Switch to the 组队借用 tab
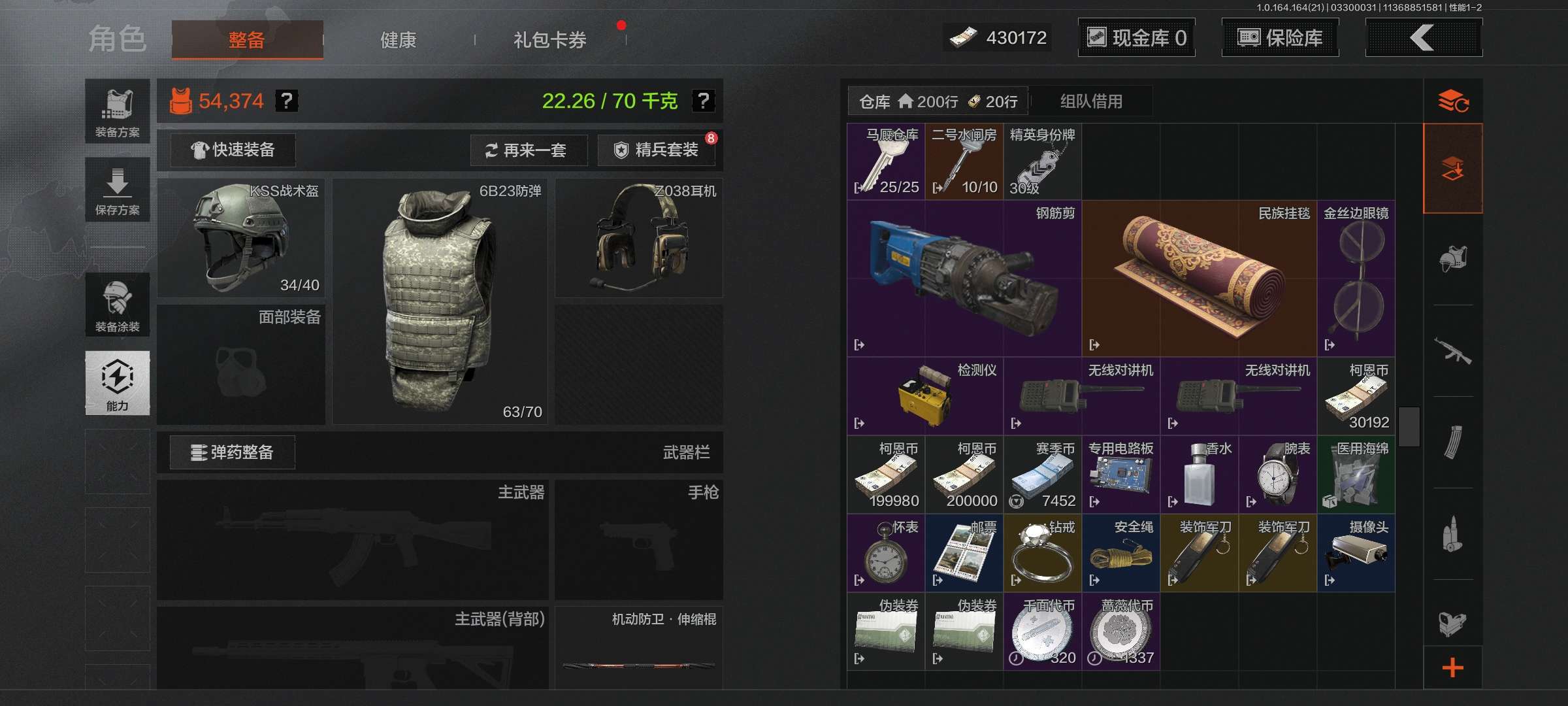 [1091, 101]
